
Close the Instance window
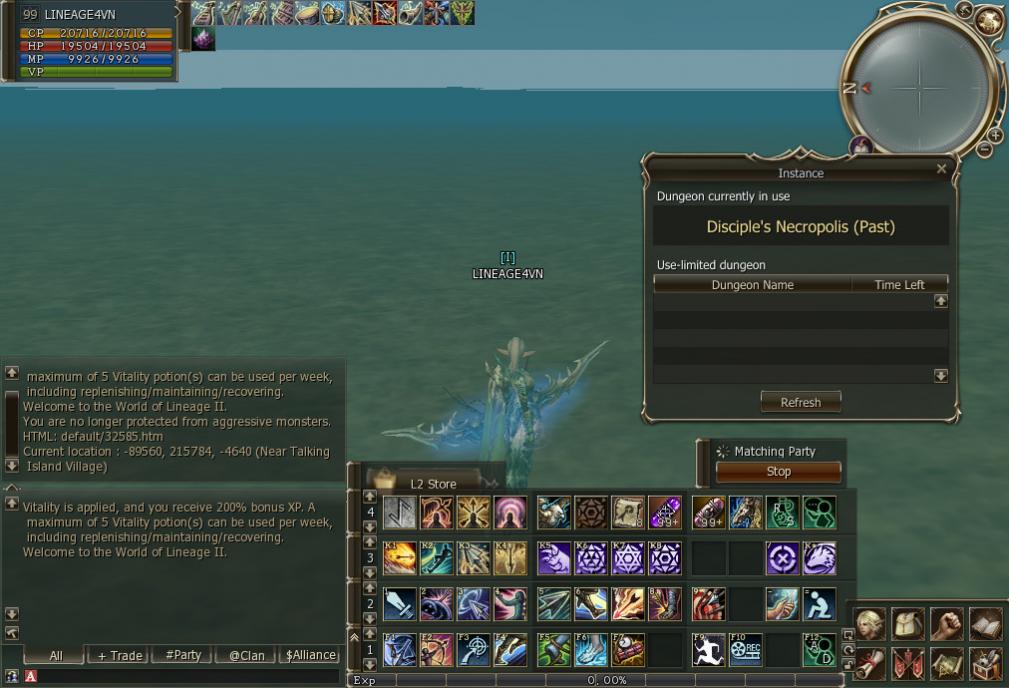(941, 170)
